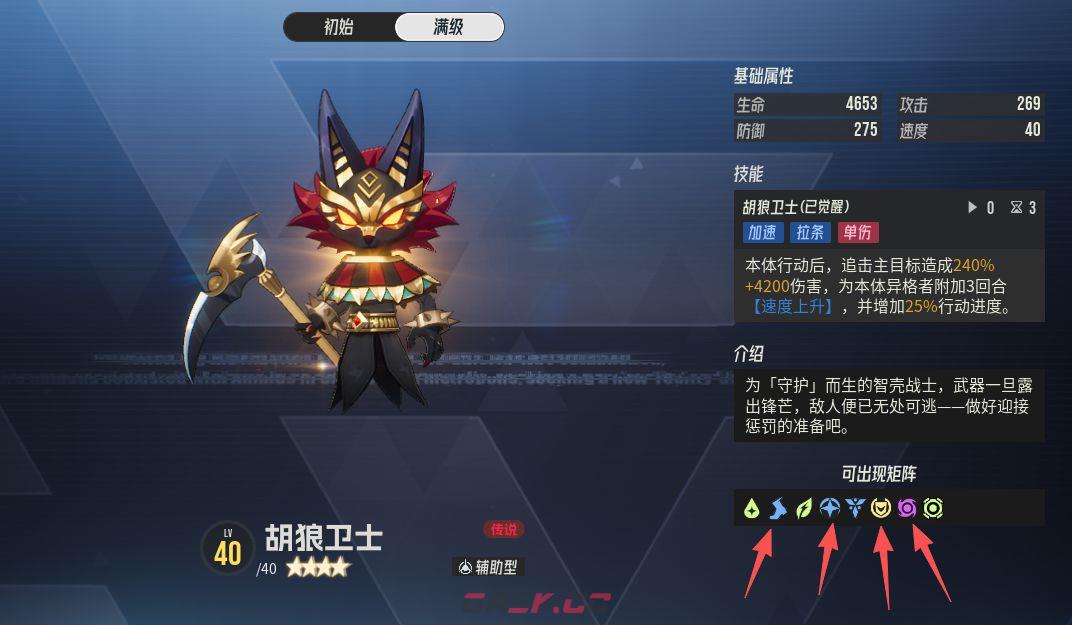Select the blue winged emblem matrix icon

855,509
